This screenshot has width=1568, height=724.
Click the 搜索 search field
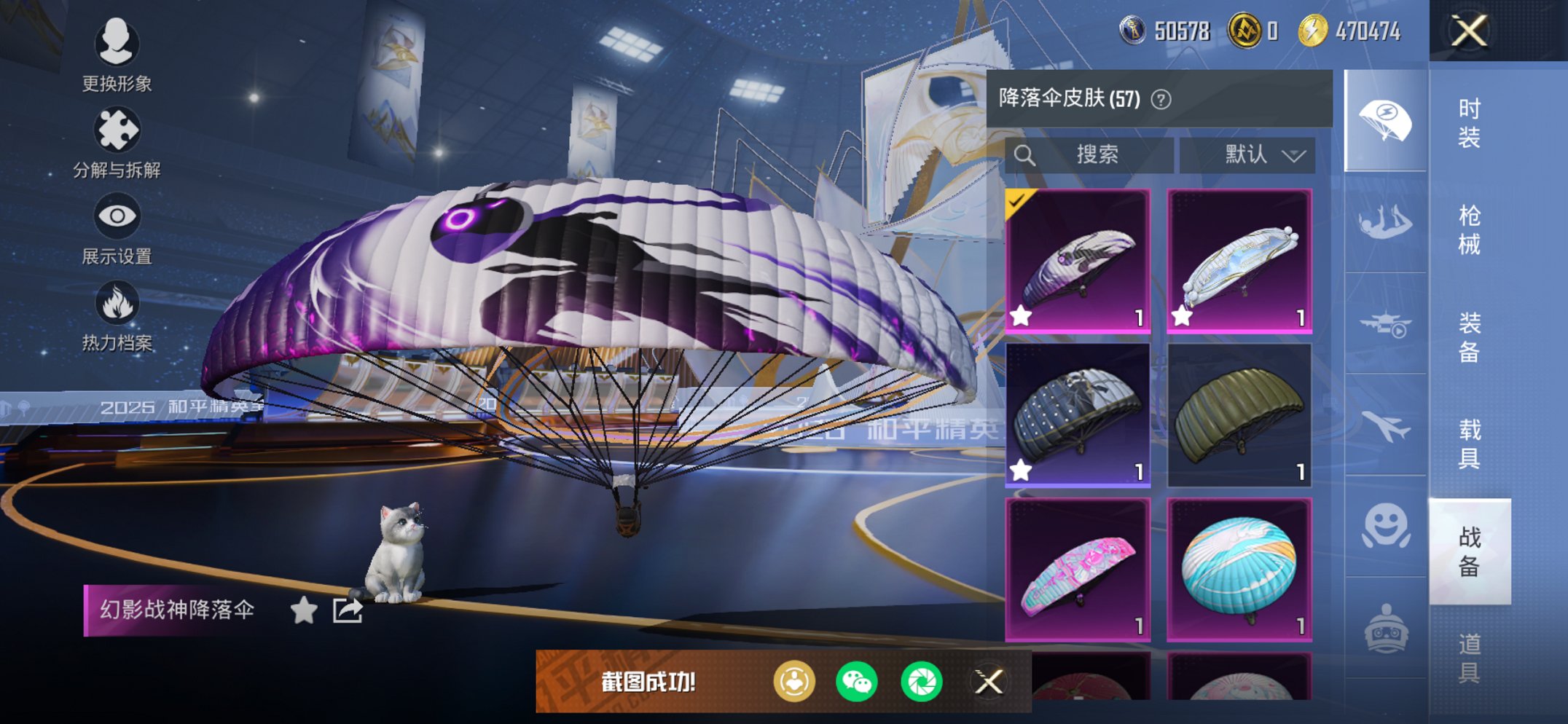click(x=1090, y=154)
